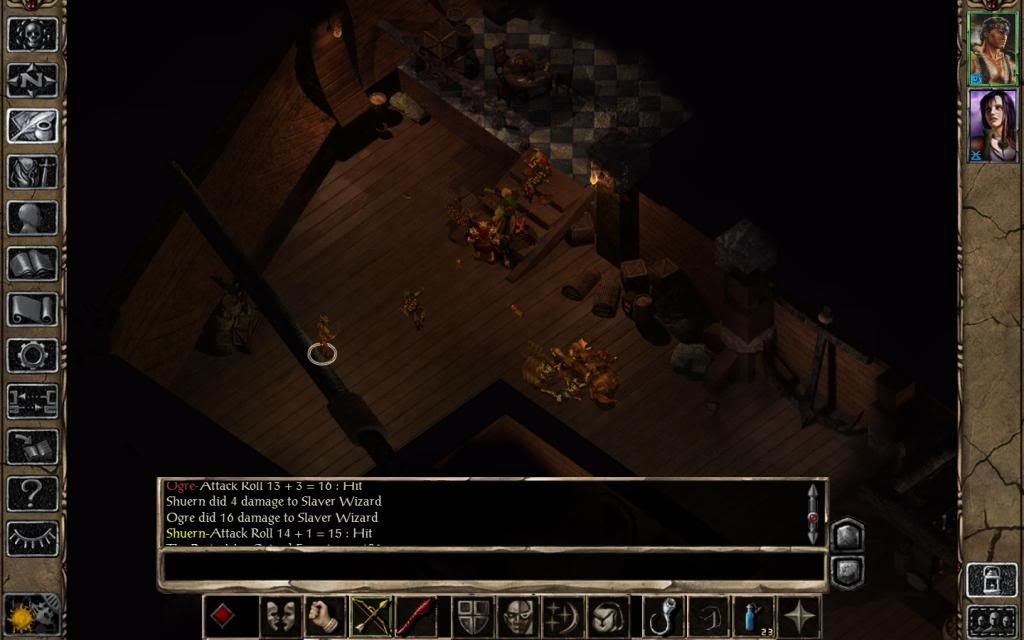The width and height of the screenshot is (1024, 640).
Task: Open the options gear button
Action: [x=33, y=356]
